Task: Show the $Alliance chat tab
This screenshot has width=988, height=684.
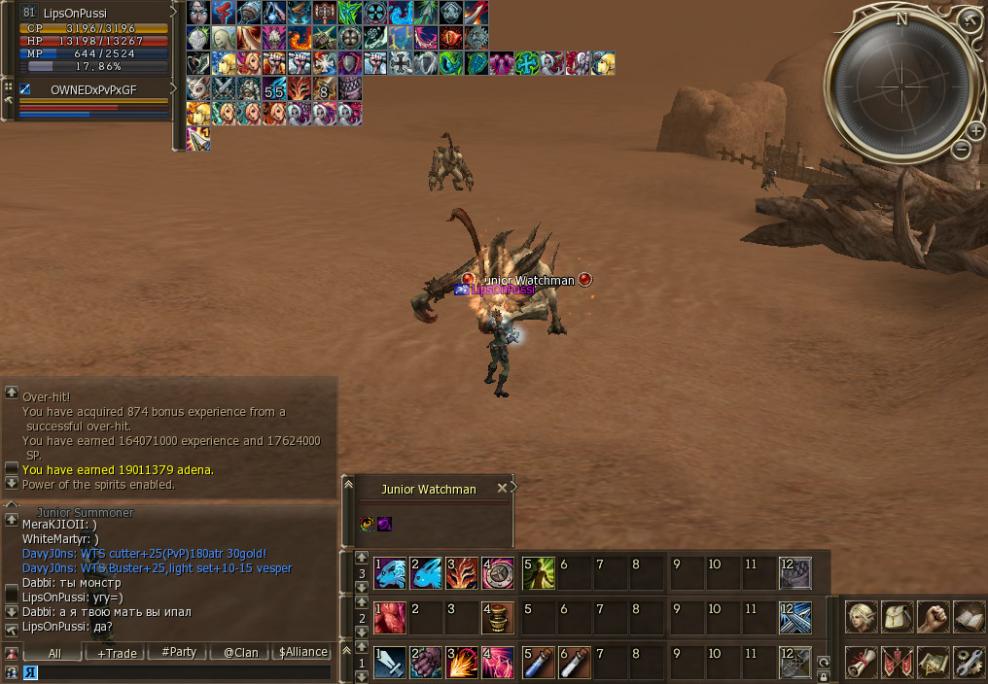Action: click(303, 652)
